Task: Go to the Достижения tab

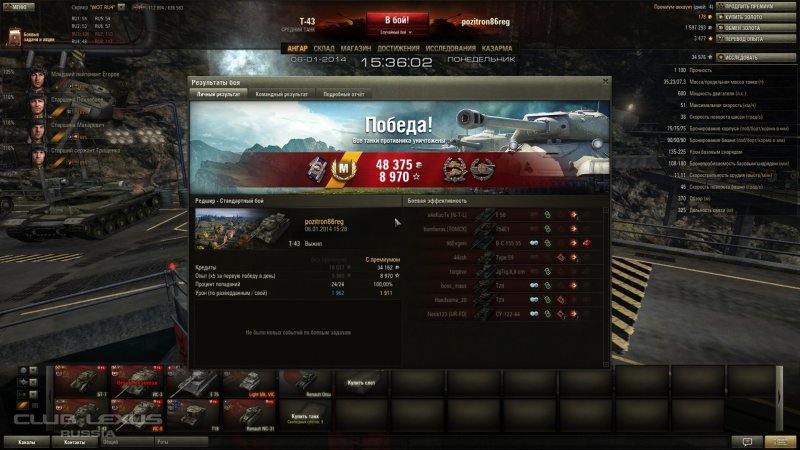Action: pyautogui.click(x=398, y=47)
